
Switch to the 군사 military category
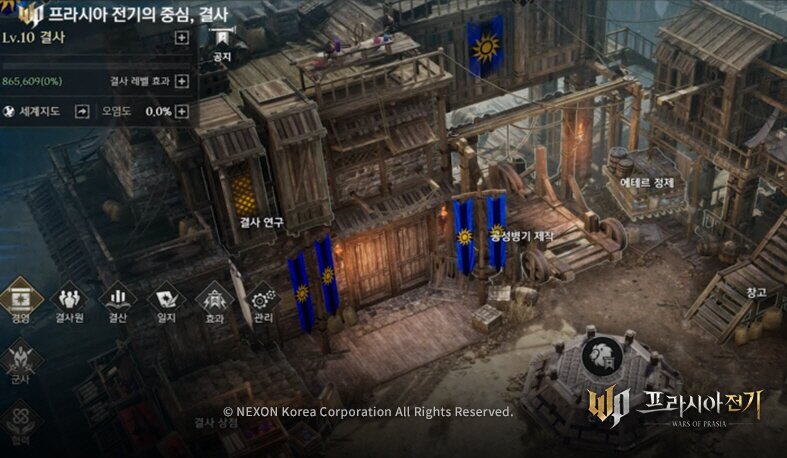tap(20, 362)
